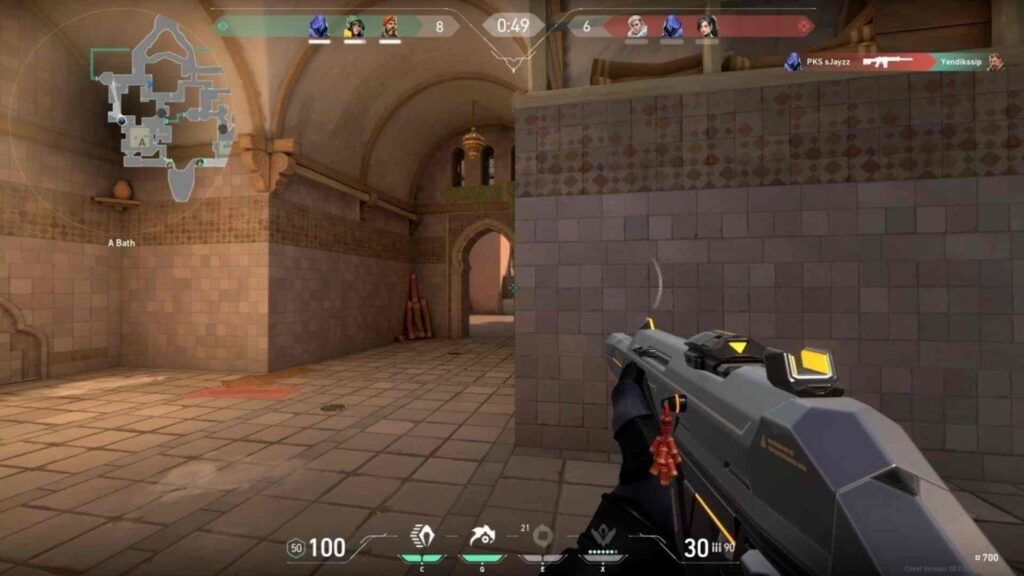
Task: Click the green team's yellow-clad agent portrait
Action: pos(354,27)
